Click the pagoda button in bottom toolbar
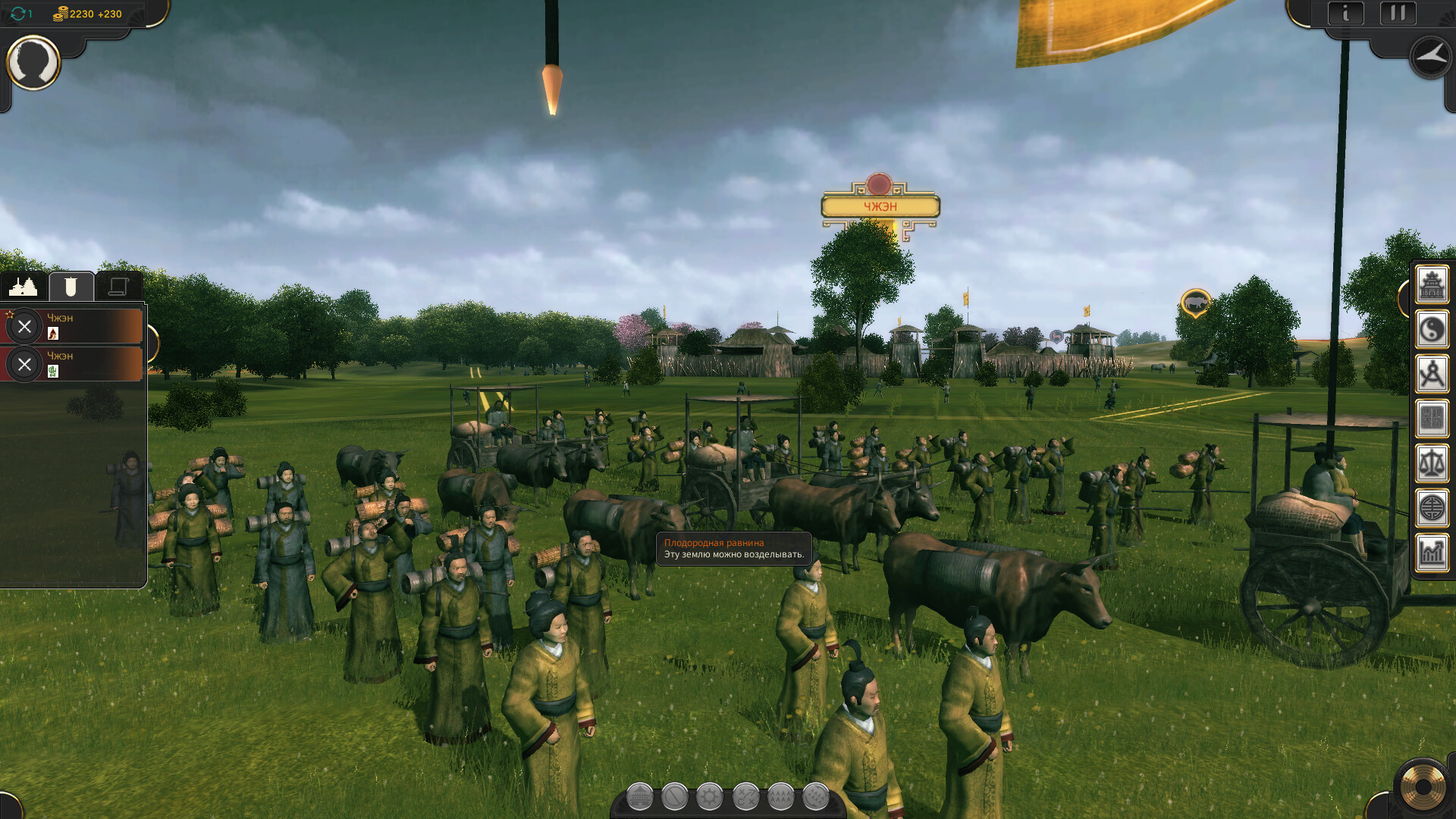 click(x=639, y=797)
